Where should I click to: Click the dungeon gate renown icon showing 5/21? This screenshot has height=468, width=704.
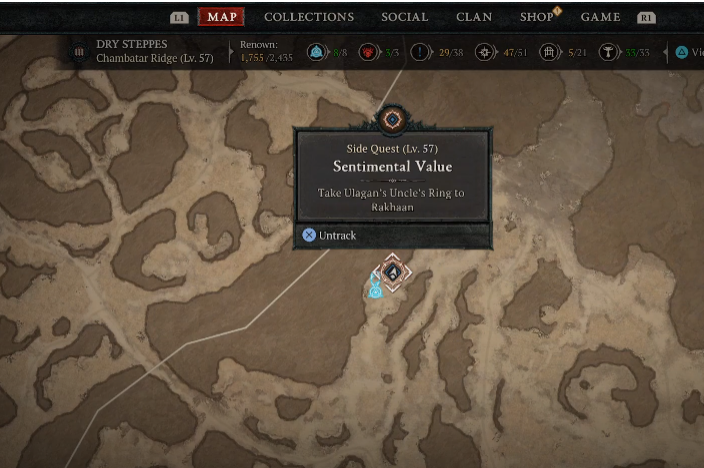[548, 52]
